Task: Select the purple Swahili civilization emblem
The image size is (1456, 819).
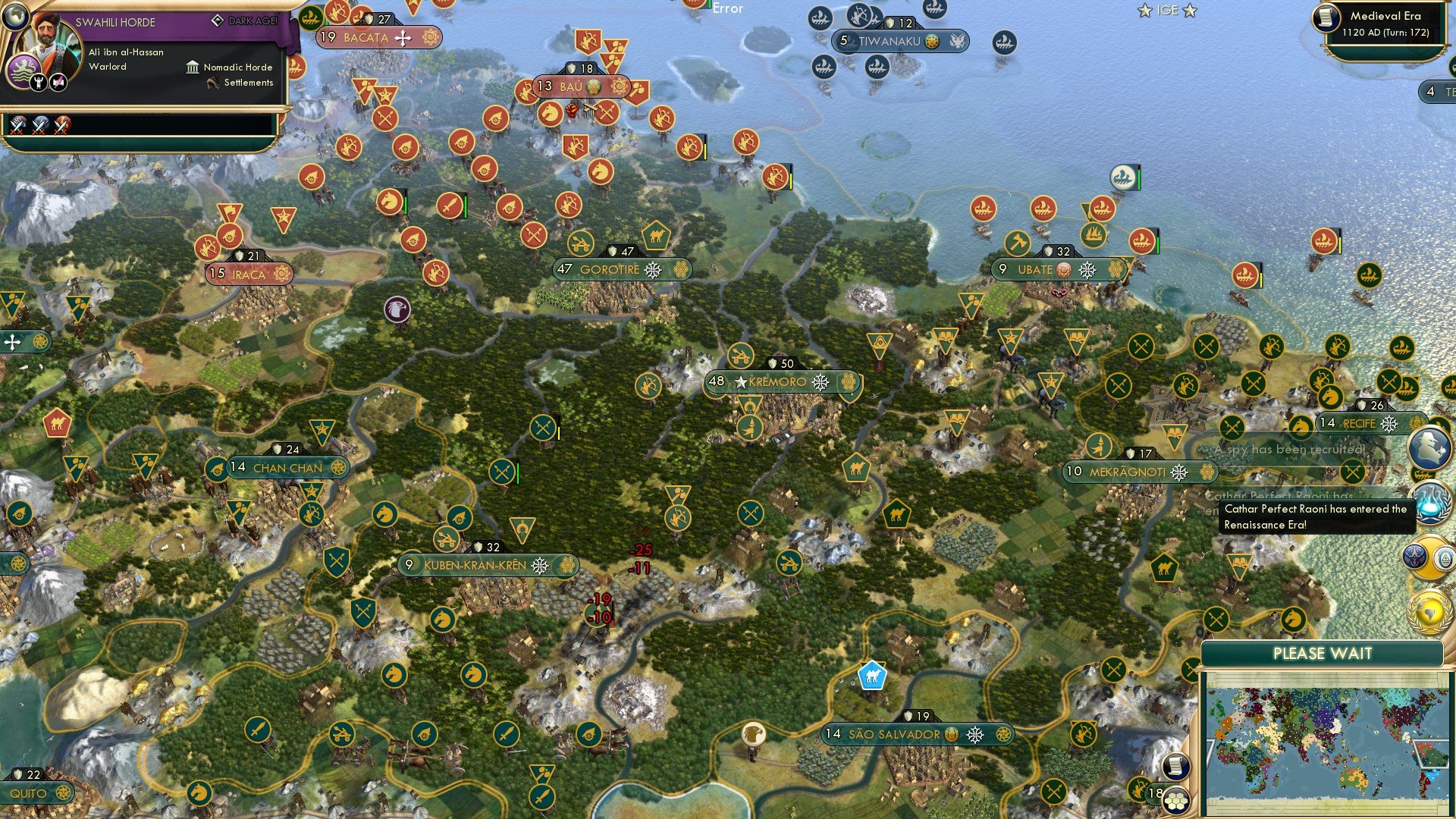Action: pyautogui.click(x=25, y=70)
